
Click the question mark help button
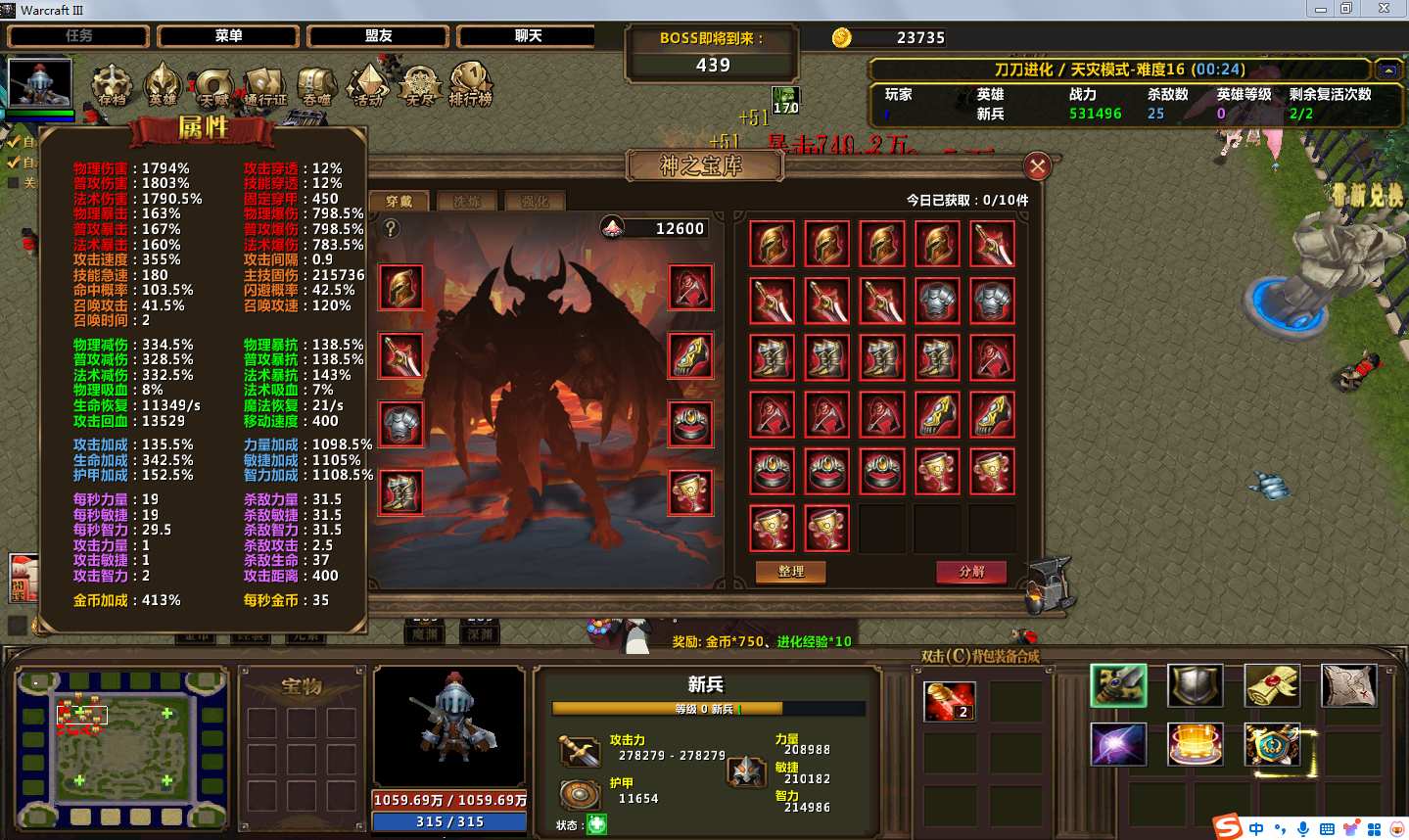391,228
